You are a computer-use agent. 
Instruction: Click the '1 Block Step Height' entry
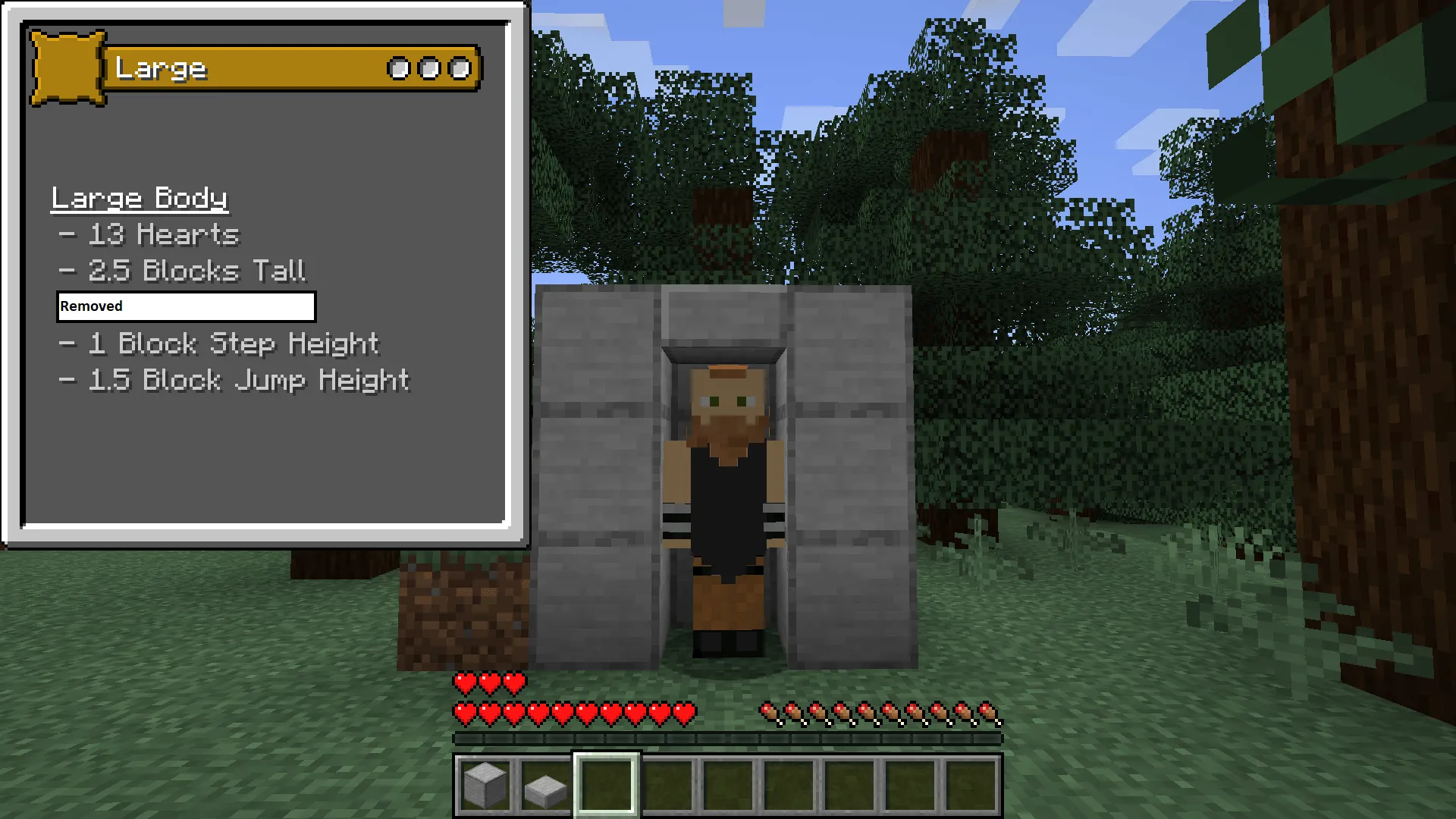point(220,344)
